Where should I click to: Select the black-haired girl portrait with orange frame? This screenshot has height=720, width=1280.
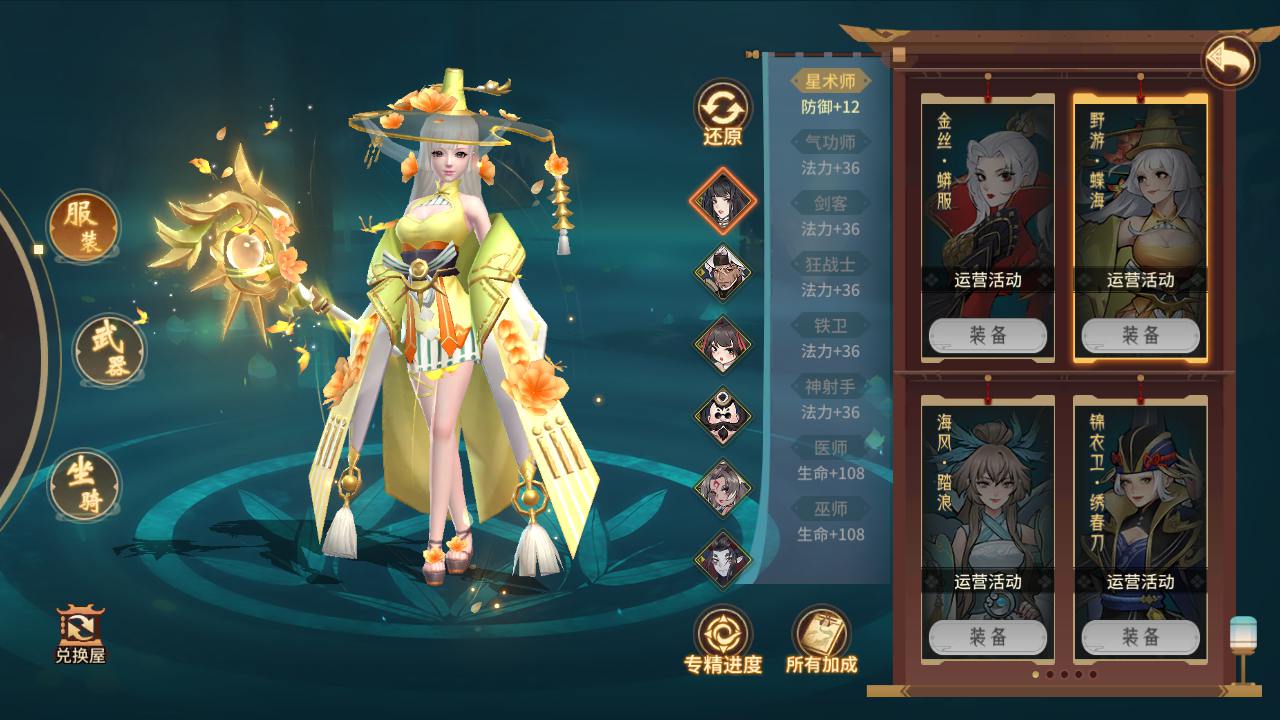(x=722, y=201)
